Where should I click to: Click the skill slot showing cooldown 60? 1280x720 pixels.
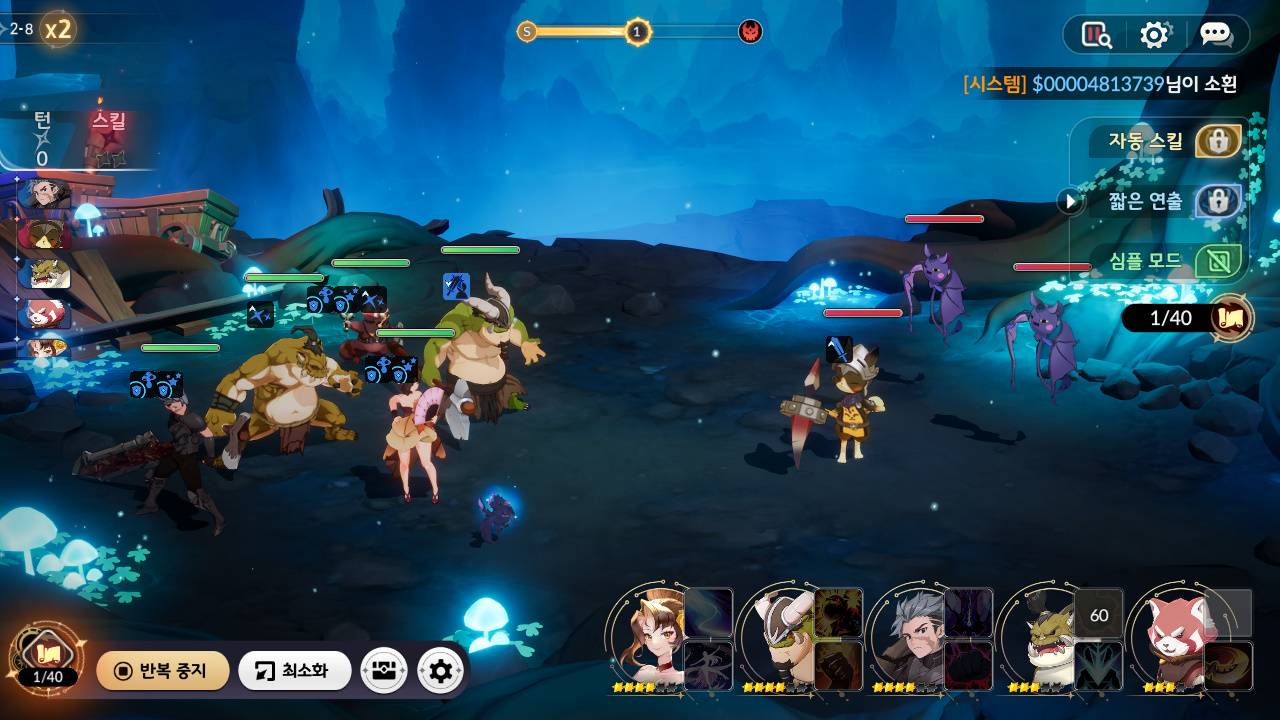pyautogui.click(x=1098, y=614)
